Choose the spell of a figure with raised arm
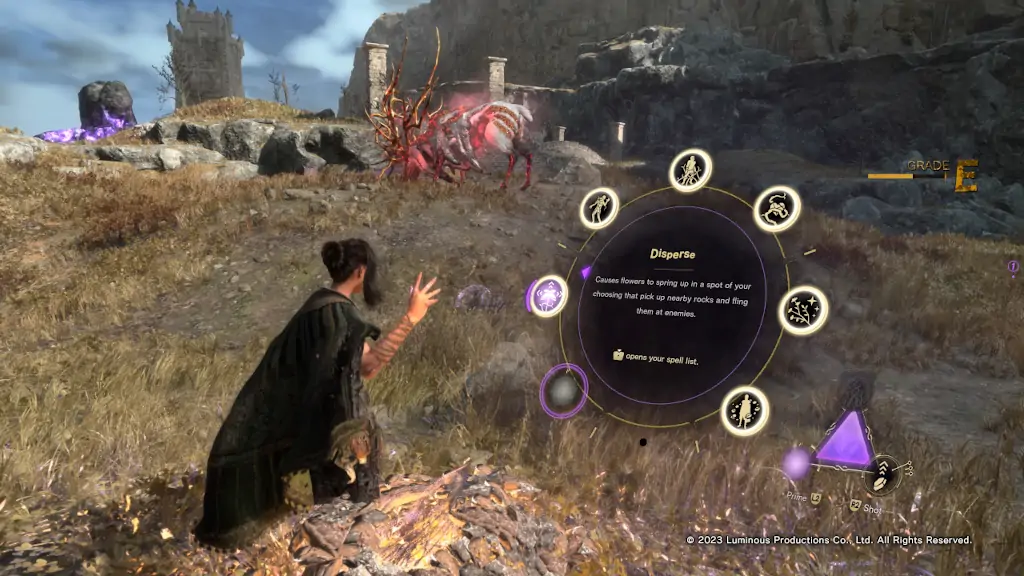Image resolution: width=1024 pixels, height=576 pixels. pyautogui.click(x=599, y=208)
